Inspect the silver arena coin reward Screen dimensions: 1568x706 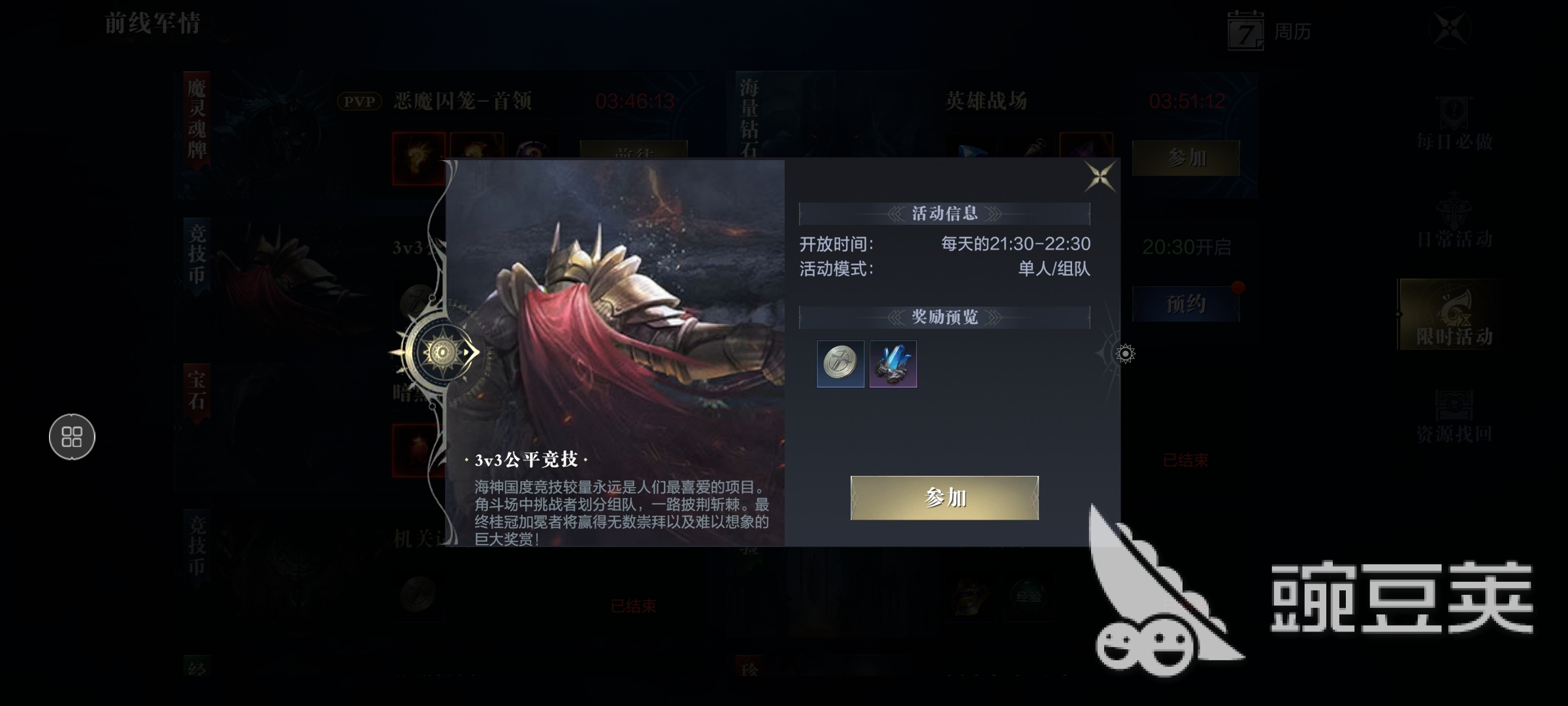[x=840, y=363]
